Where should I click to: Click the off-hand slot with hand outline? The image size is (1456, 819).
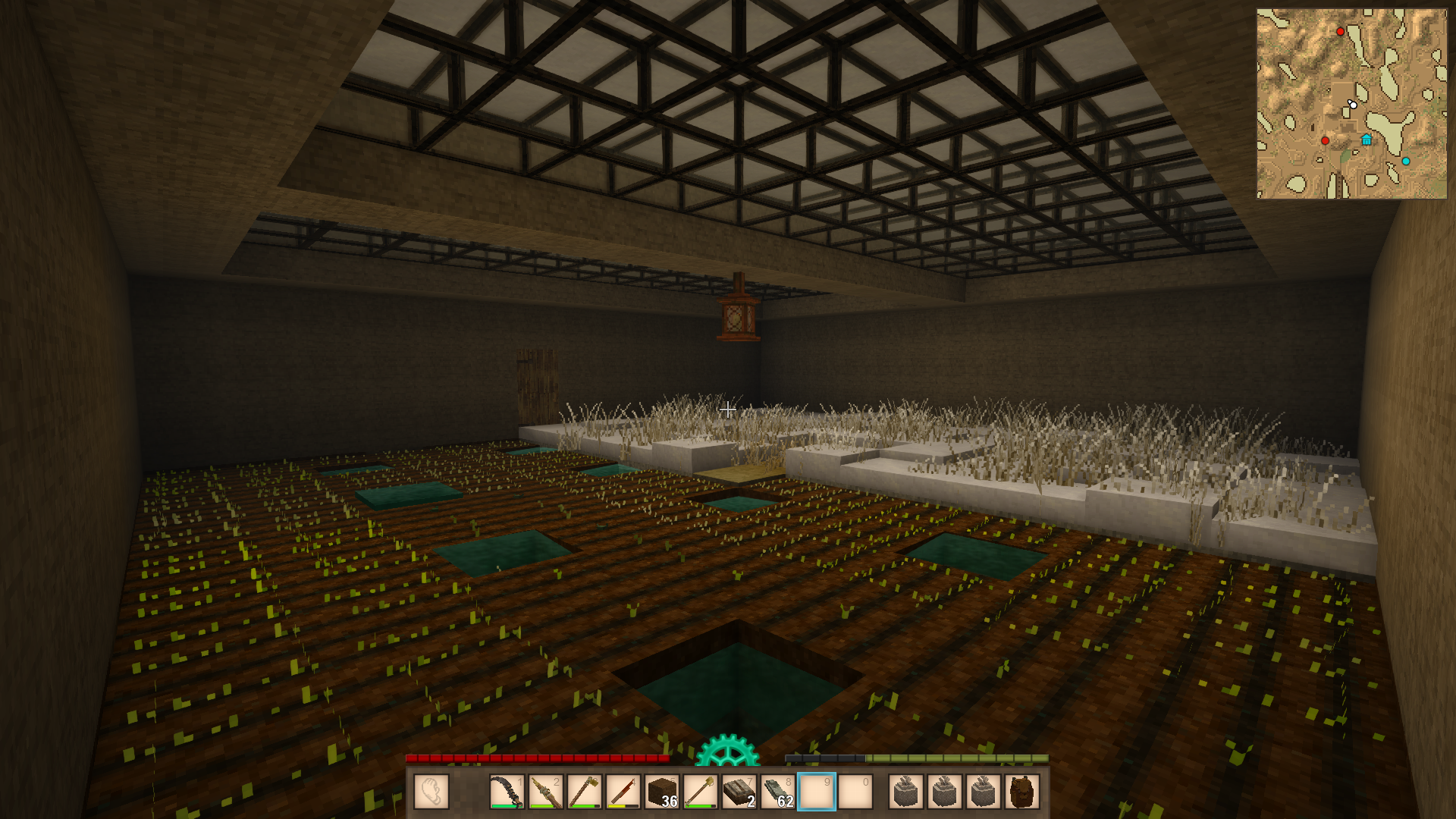(x=431, y=792)
